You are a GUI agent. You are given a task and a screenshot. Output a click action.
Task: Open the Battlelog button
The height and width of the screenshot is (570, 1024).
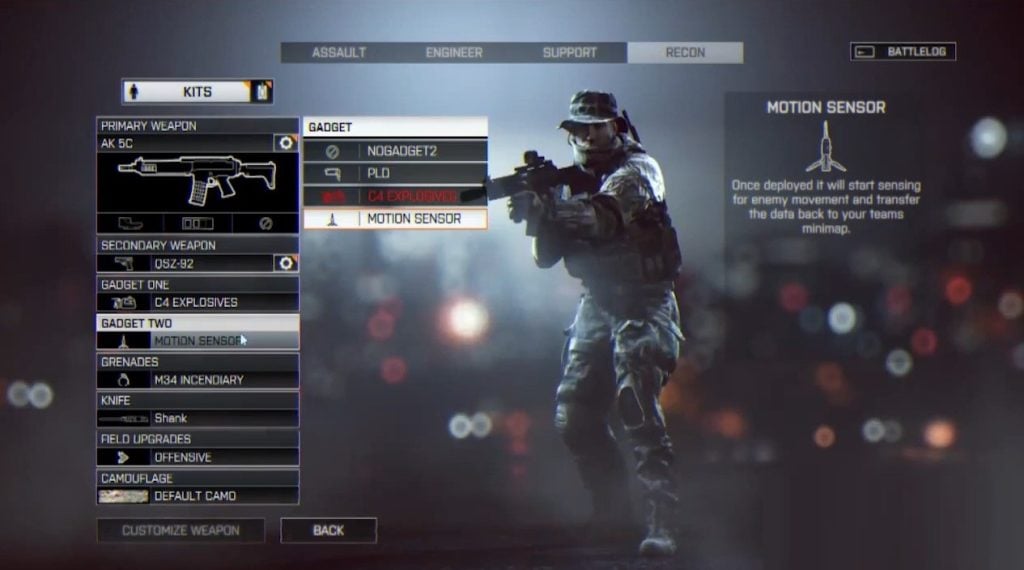[903, 51]
